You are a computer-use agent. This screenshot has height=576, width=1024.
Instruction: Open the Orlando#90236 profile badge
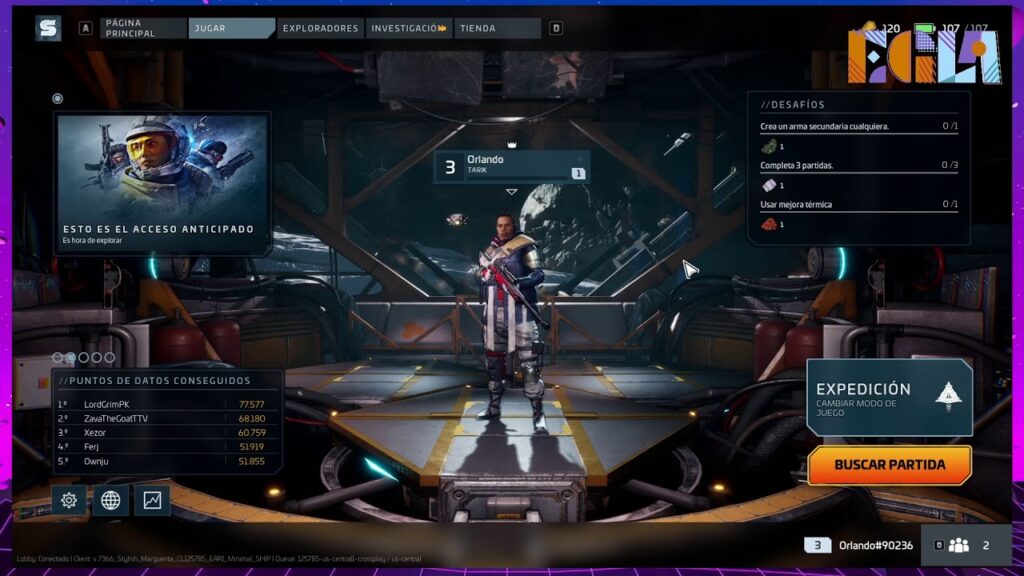(x=858, y=545)
